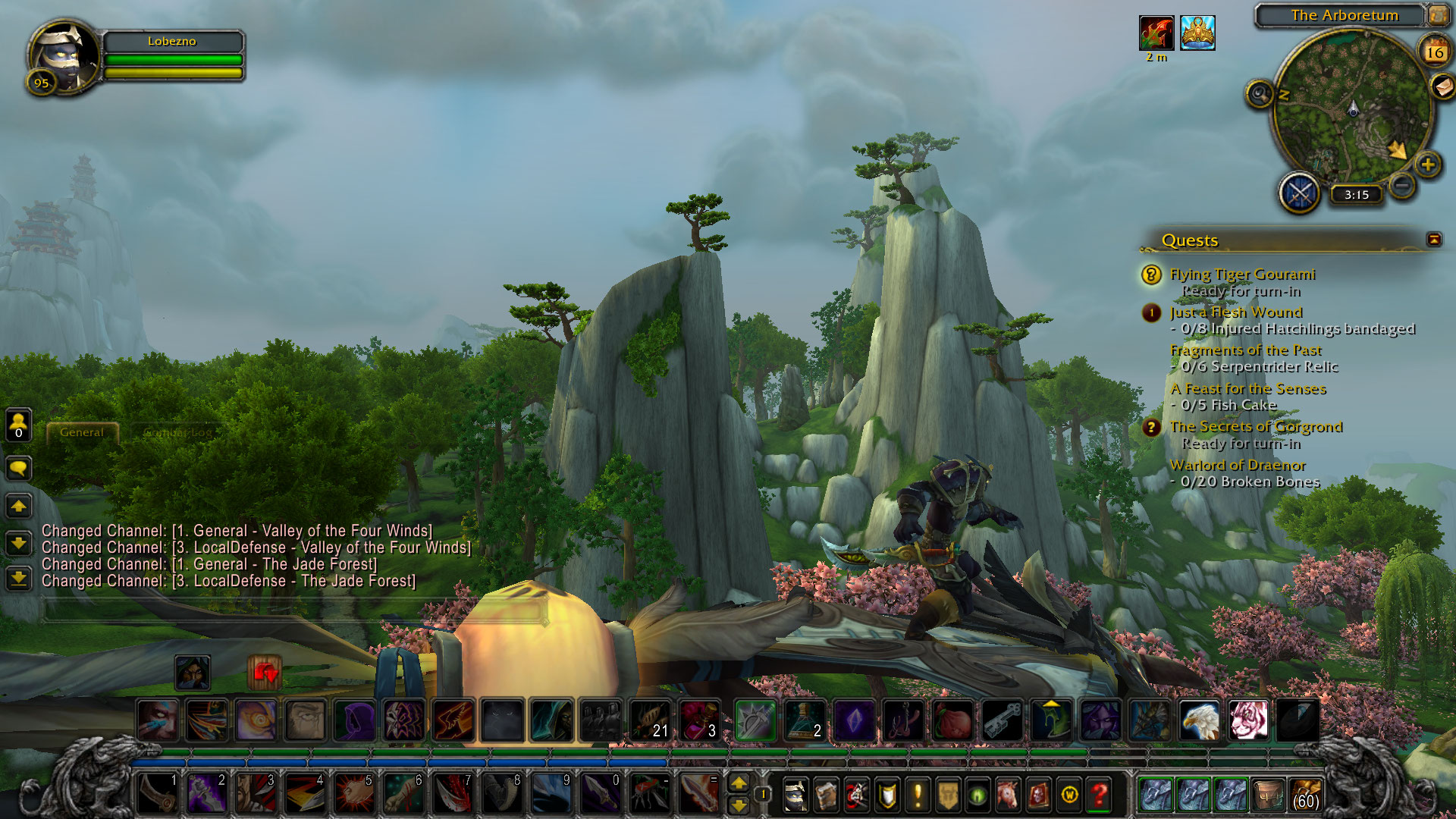
Task: Select the Flying Tiger Gourami quest
Action: 1241,274
